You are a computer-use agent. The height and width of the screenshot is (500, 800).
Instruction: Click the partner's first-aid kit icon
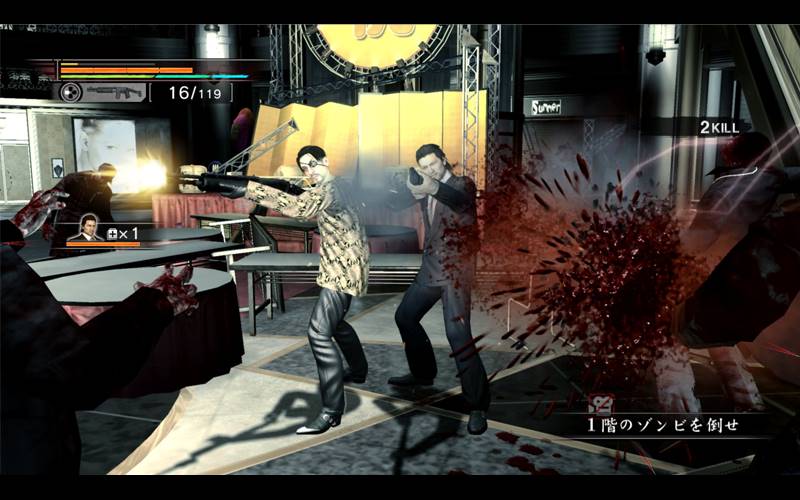pyautogui.click(x=113, y=233)
